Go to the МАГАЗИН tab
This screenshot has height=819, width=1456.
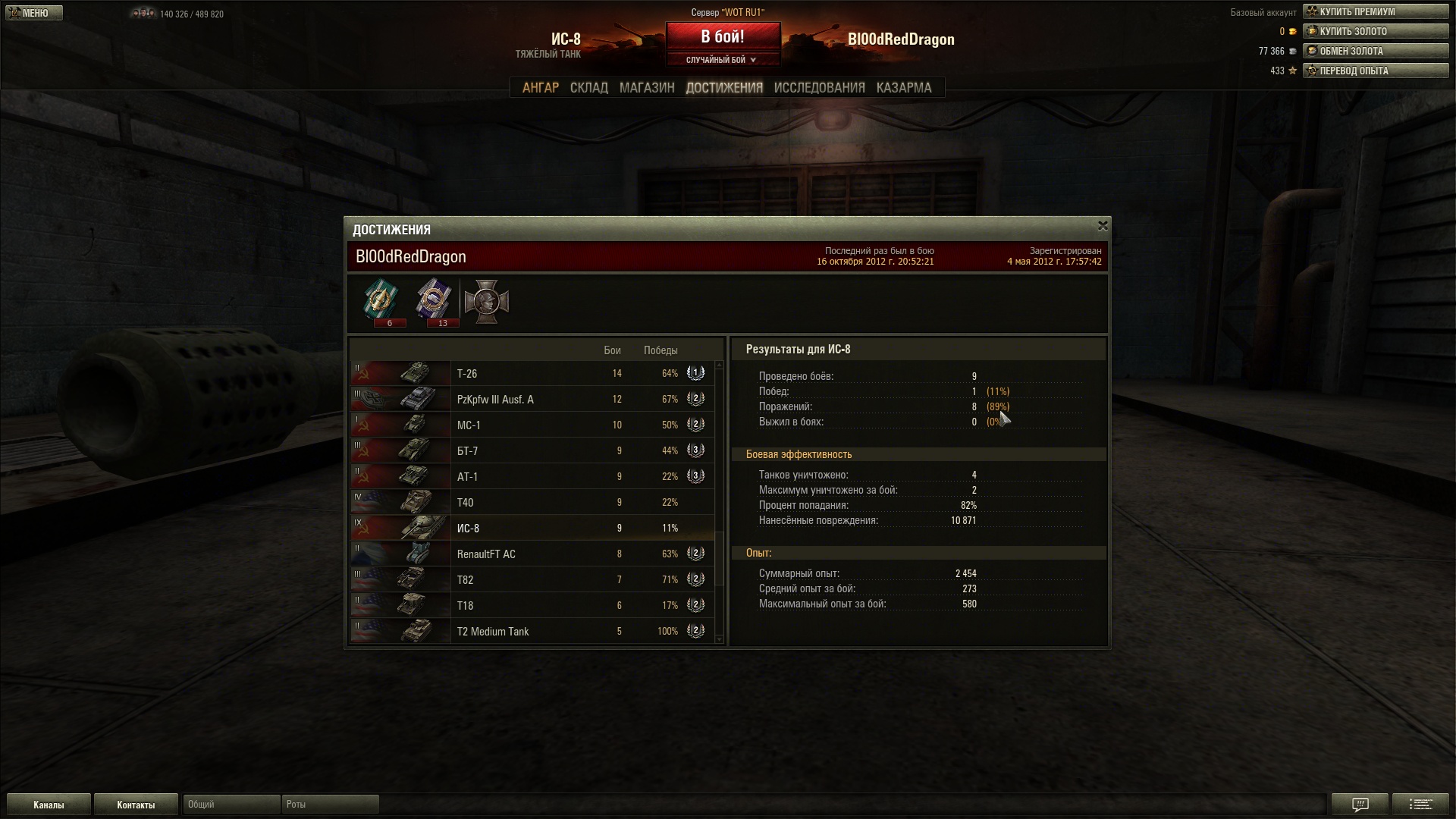point(646,88)
